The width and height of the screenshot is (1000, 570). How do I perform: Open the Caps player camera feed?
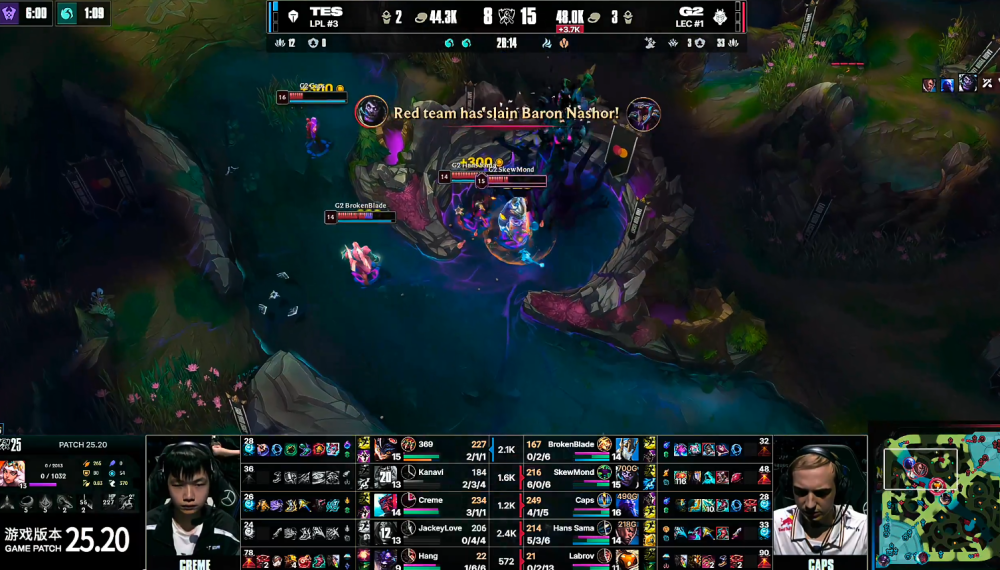pyautogui.click(x=820, y=498)
